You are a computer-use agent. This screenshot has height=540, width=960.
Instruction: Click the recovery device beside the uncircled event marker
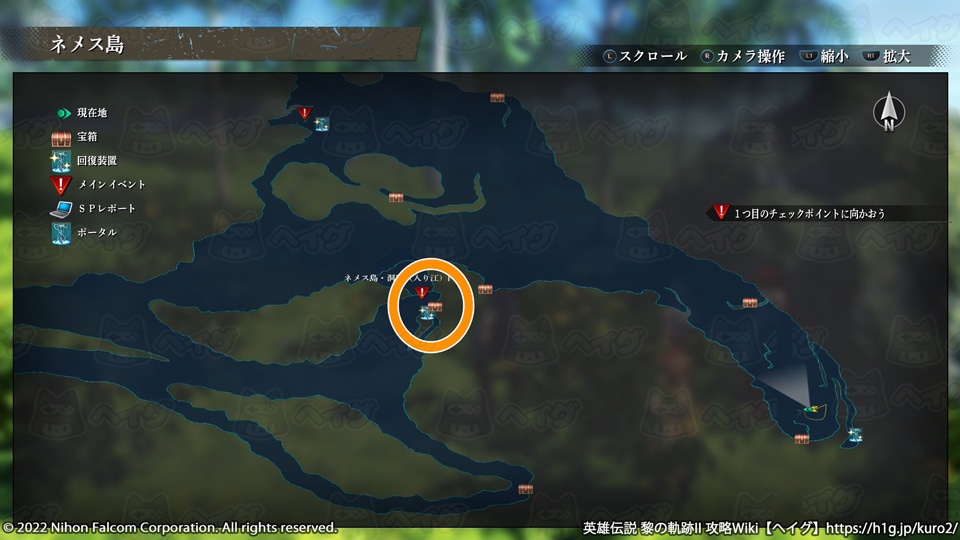pos(322,124)
